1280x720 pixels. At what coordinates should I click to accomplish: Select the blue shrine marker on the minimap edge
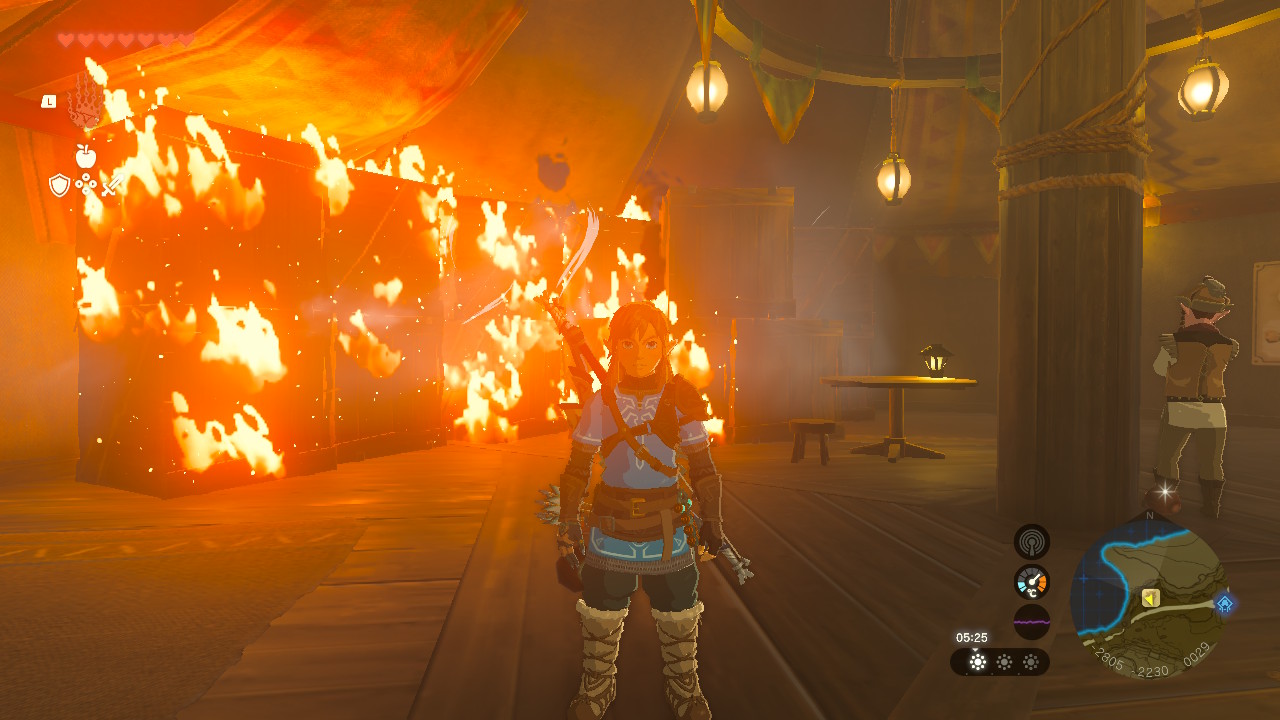click(x=1224, y=603)
